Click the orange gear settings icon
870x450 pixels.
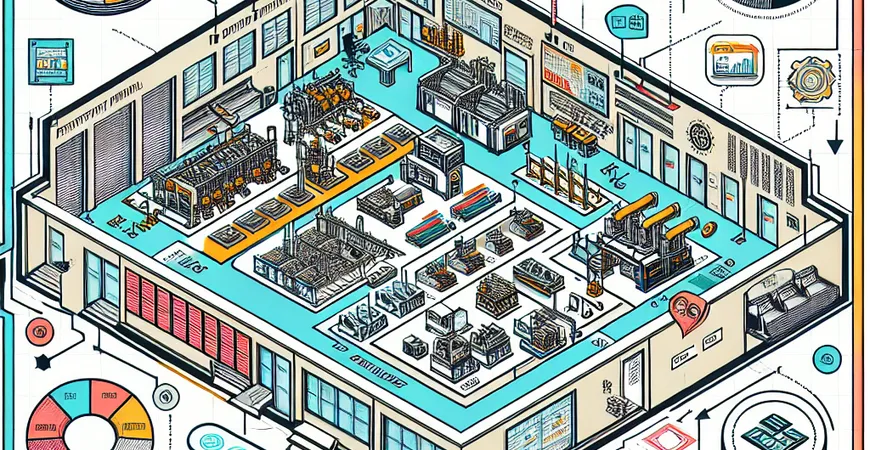(810, 78)
